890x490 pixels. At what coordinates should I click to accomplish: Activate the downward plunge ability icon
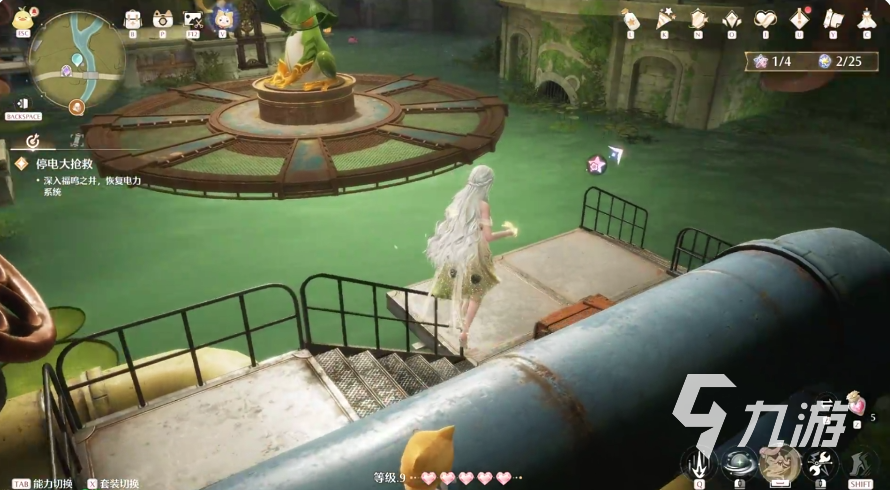[x=697, y=462]
